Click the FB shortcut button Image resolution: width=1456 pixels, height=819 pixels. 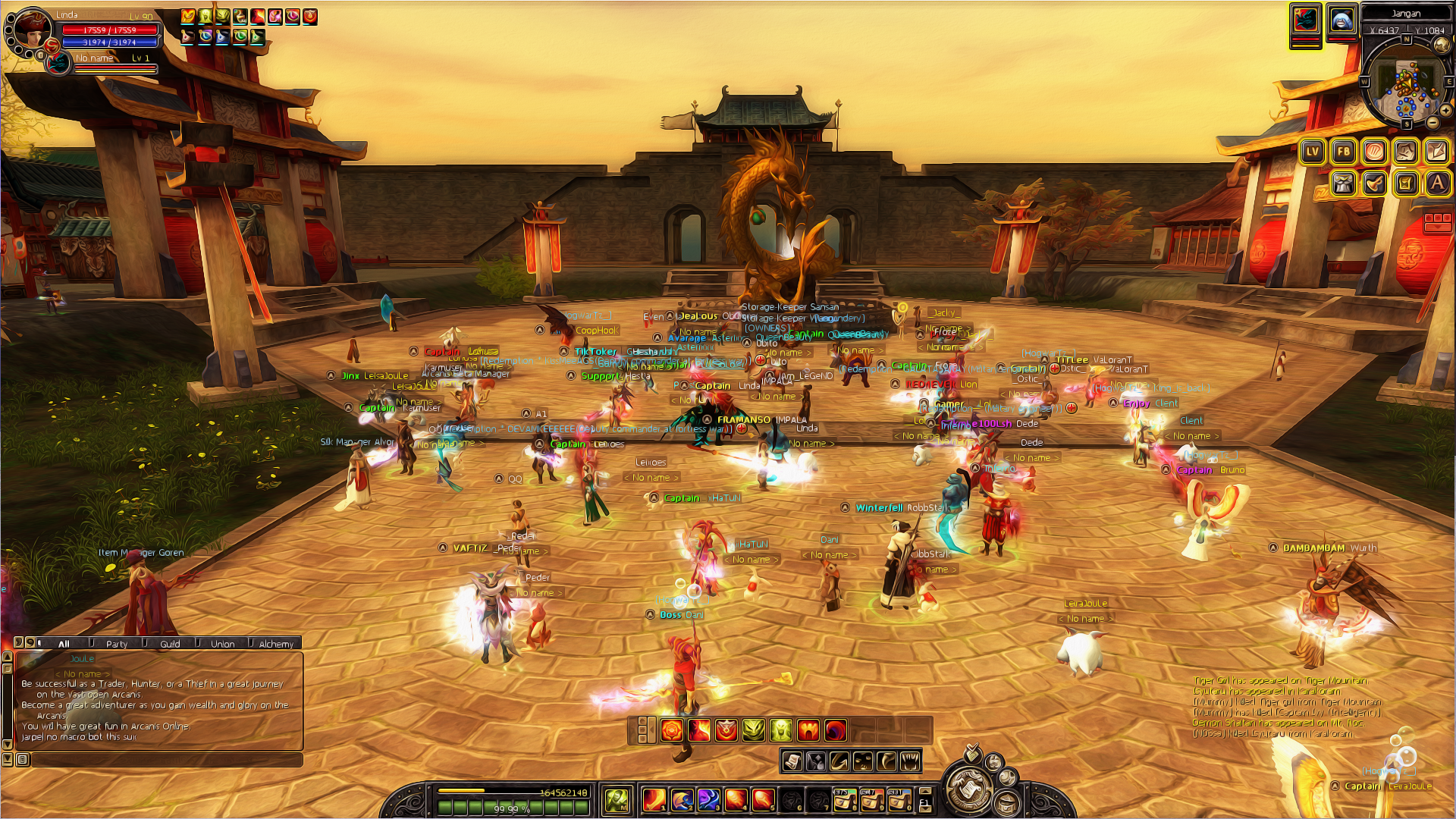(1344, 152)
